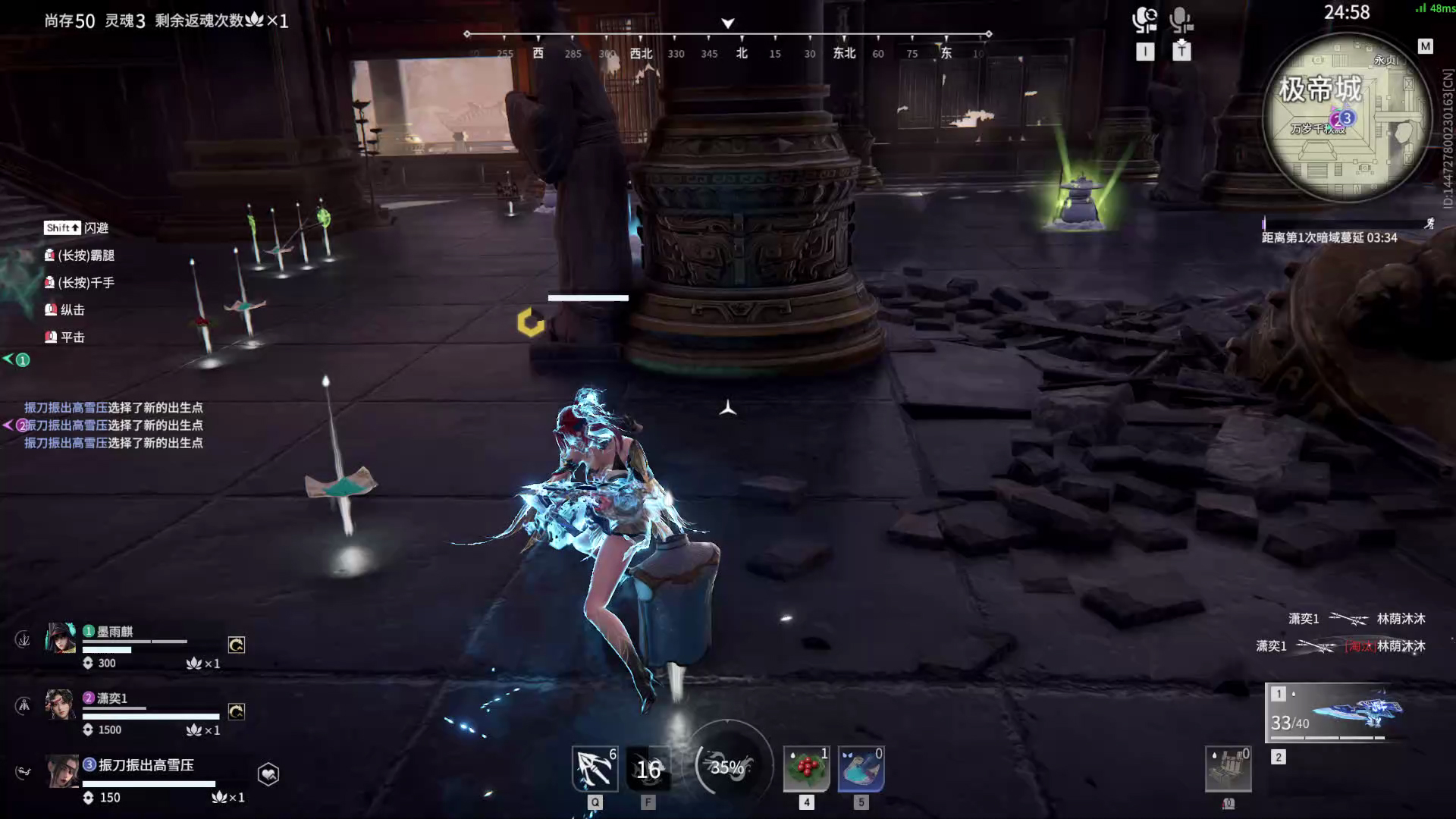Viewport: 1456px width, 819px height.
Task: Click the dark domain spread countdown tracker
Action: coord(1329,237)
